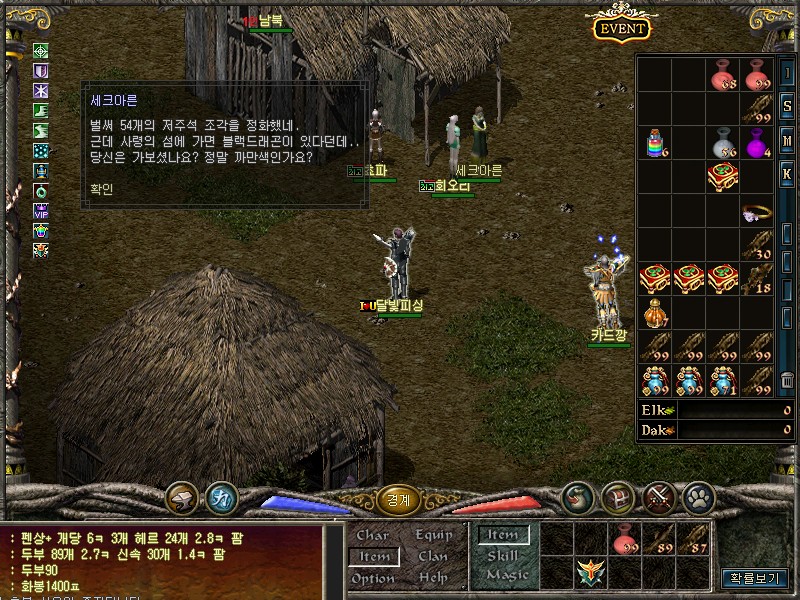Select the purple potion in inventory
This screenshot has width=800, height=600.
pos(758,143)
